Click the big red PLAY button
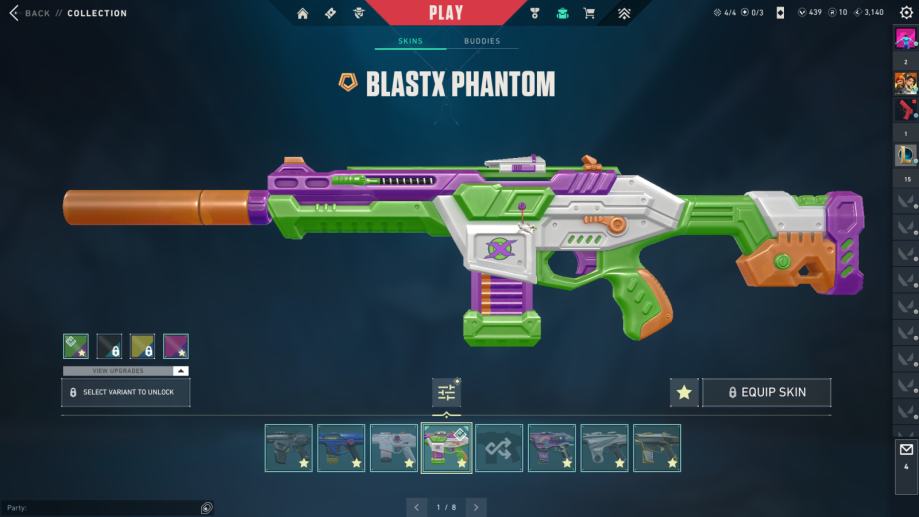Screen dimensions: 919x517 (446, 13)
